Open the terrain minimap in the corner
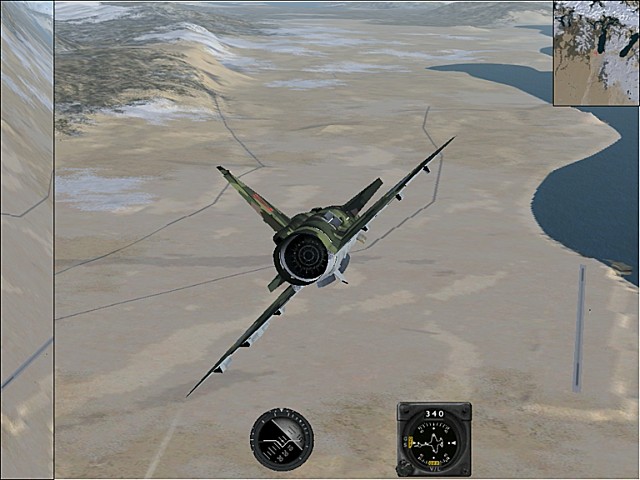Screen dimensions: 640x480 [596, 52]
